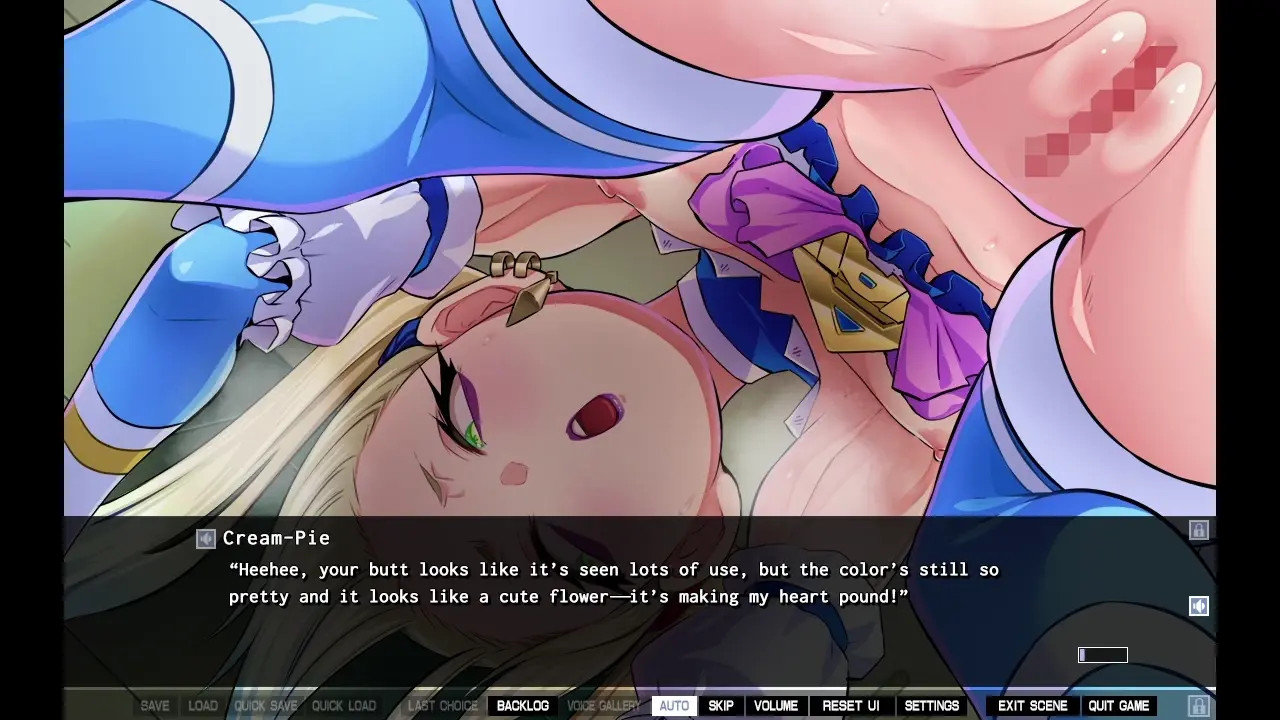Toggle Auto mode
The image size is (1280, 720).
pos(674,706)
